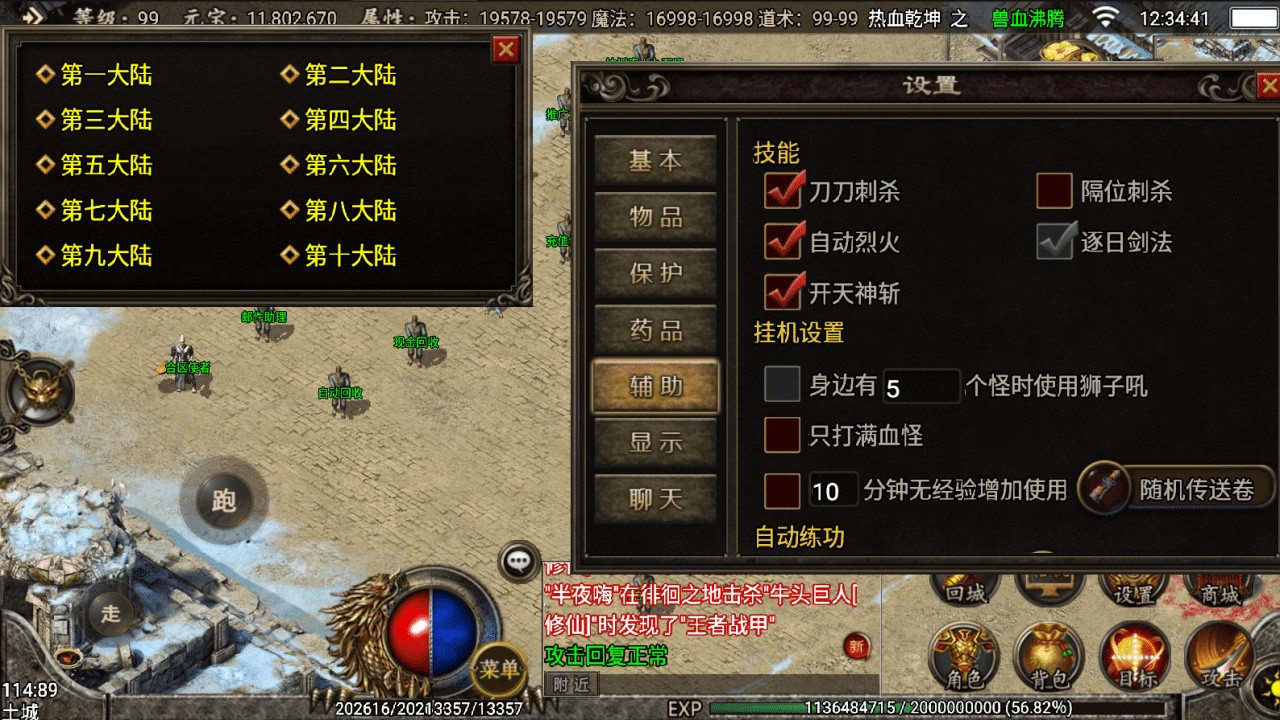The image size is (1280, 720).
Task: Show the 保护 settings tab
Action: pyautogui.click(x=656, y=274)
